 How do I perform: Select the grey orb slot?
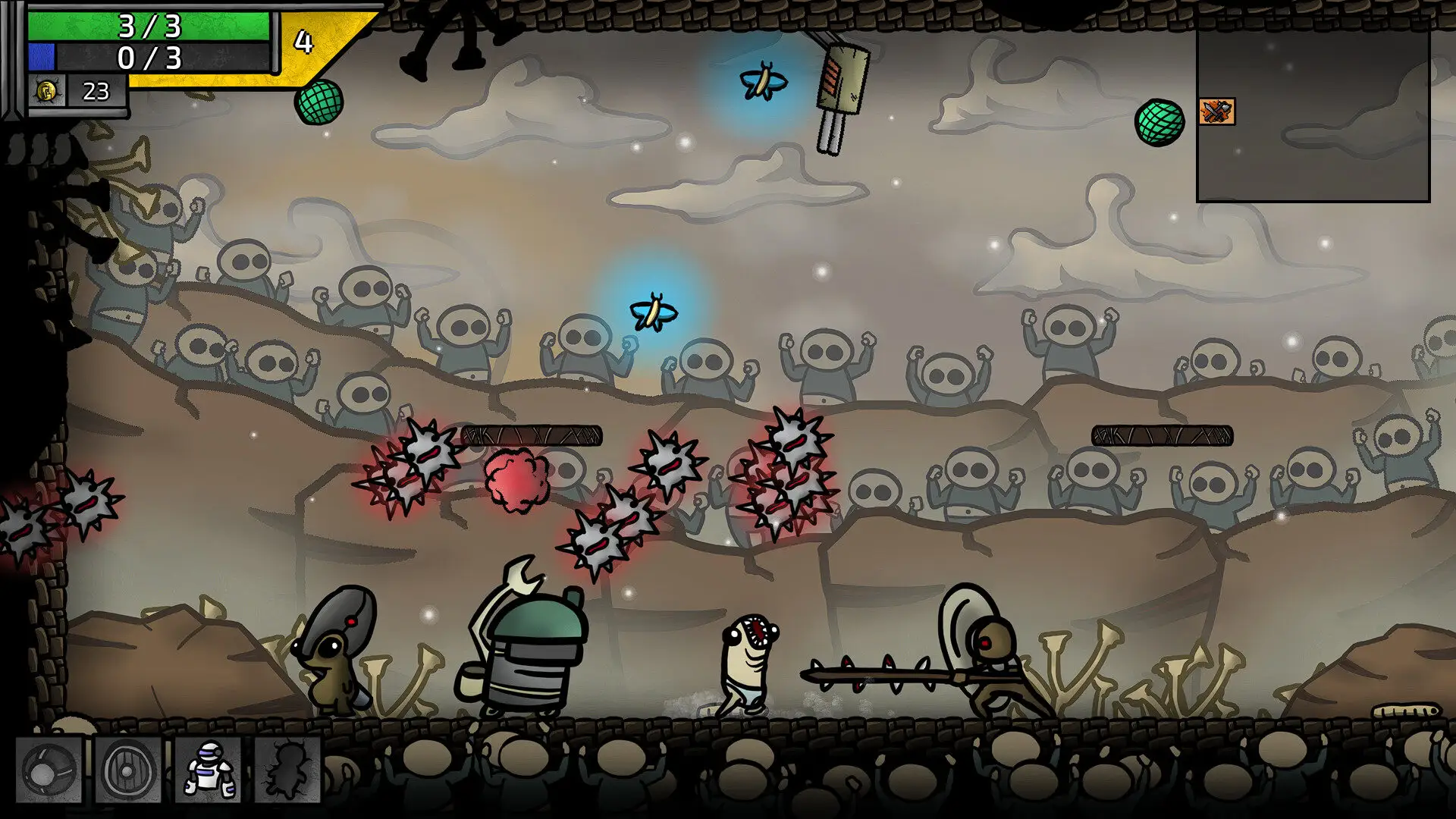(49, 770)
